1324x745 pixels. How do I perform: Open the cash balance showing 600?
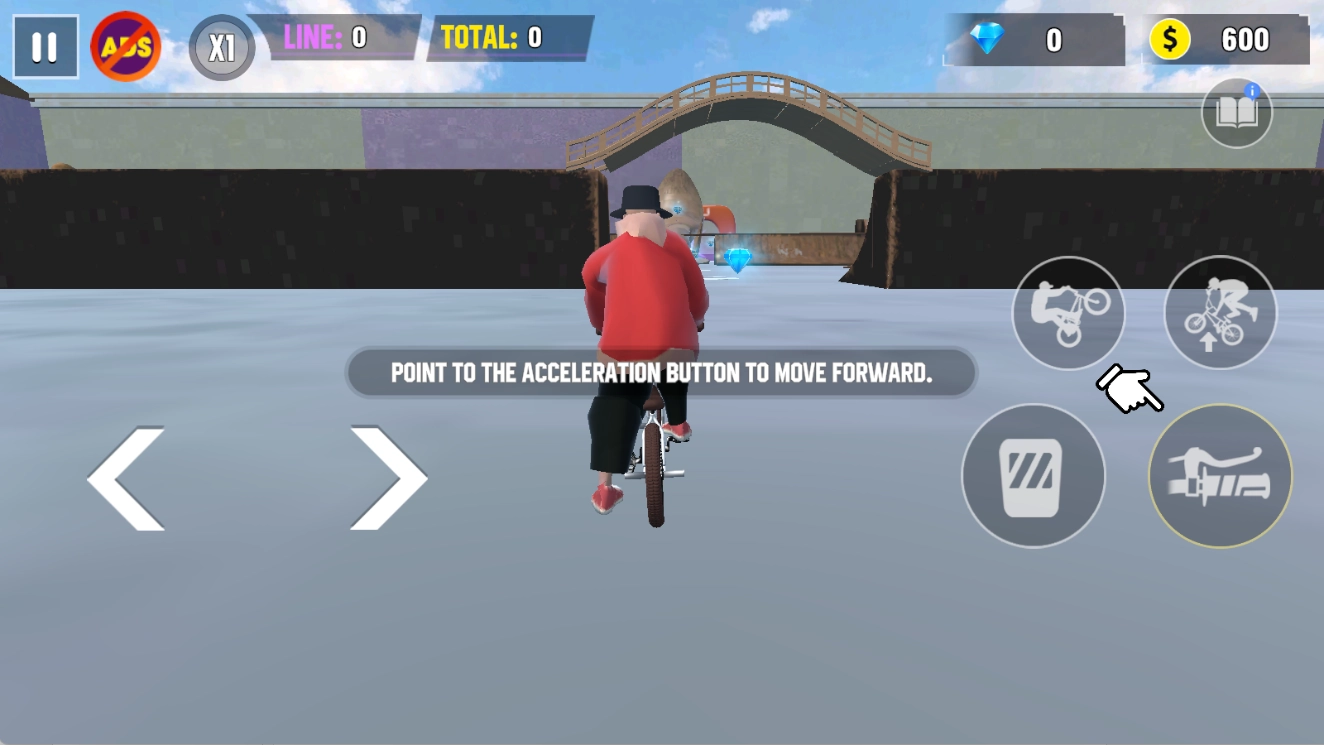(1227, 39)
